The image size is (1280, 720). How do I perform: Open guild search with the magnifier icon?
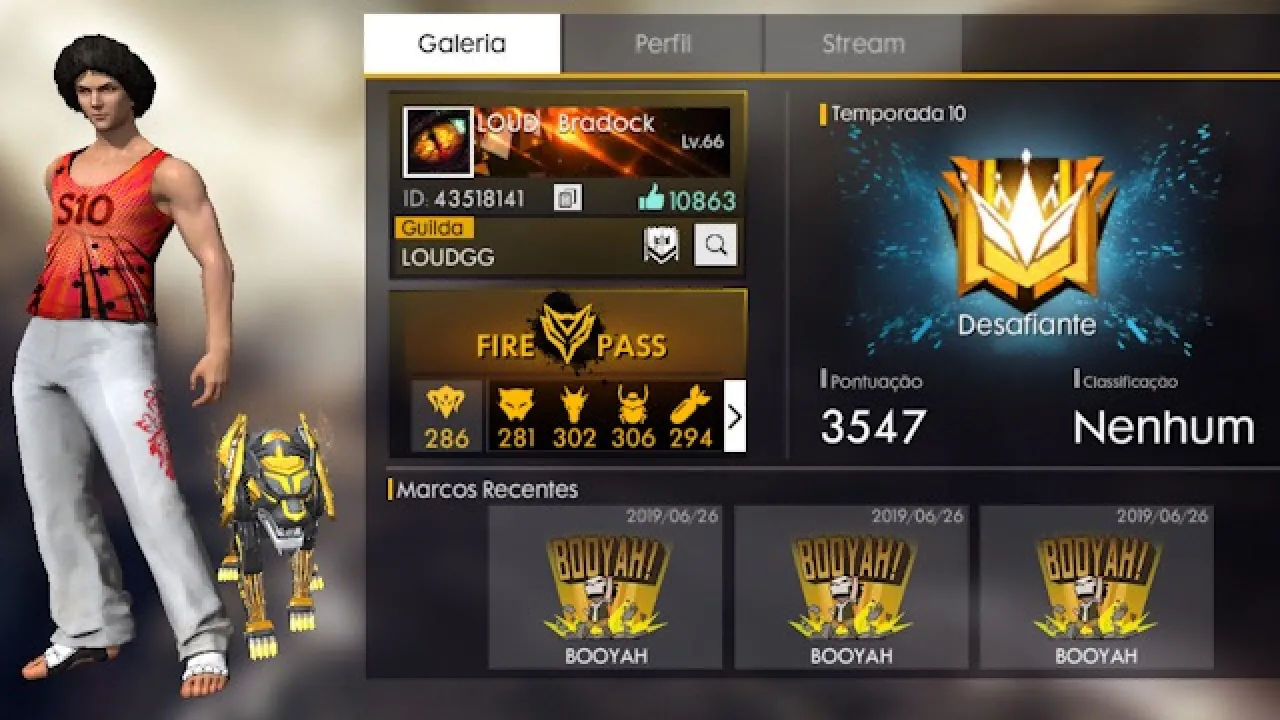click(716, 245)
